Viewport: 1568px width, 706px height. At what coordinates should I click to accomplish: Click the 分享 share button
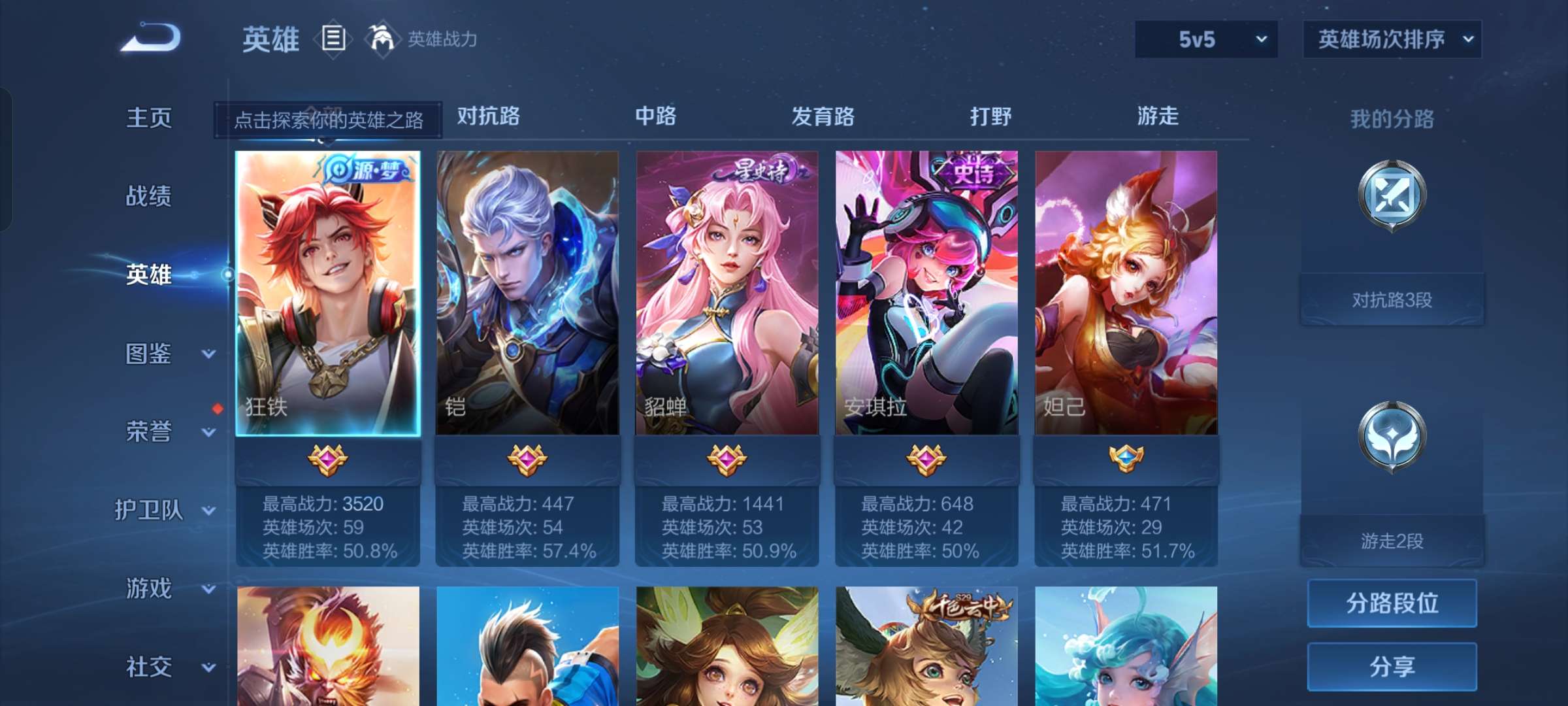(1392, 667)
